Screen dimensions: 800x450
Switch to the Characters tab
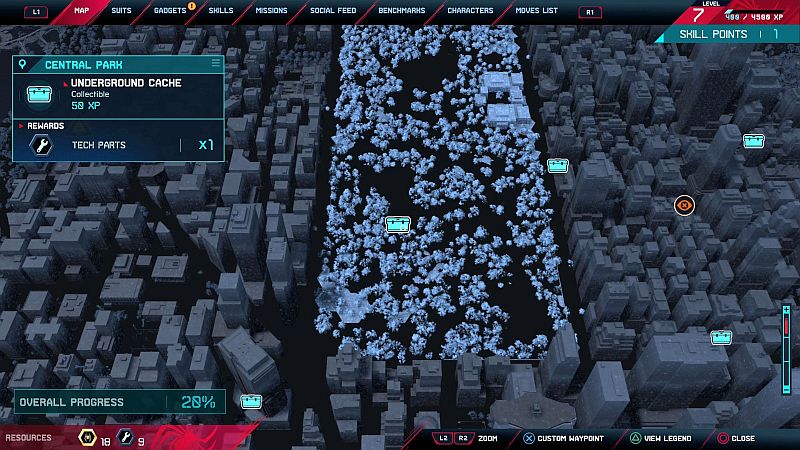[x=470, y=11]
